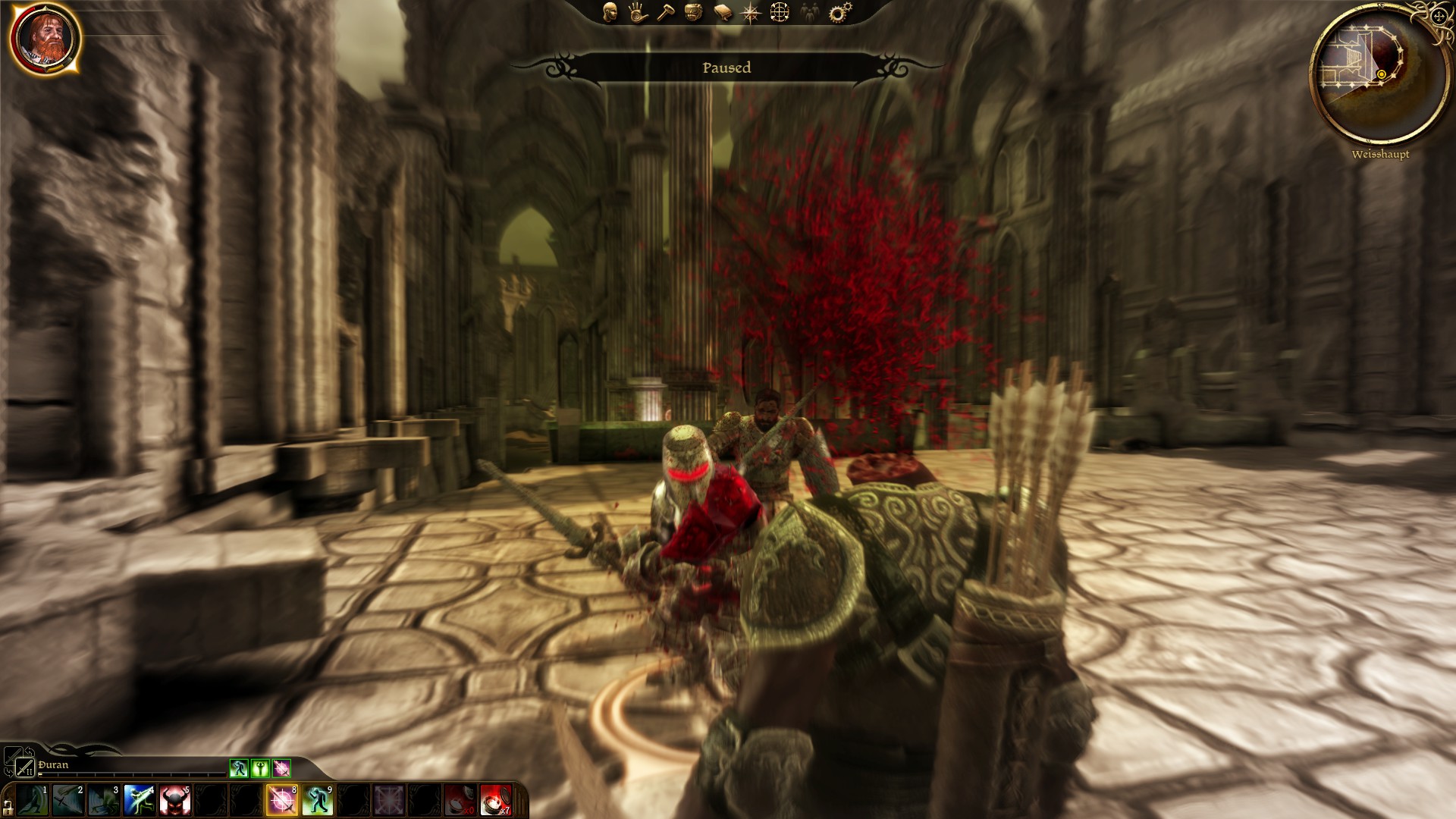
Task: Use the ability in quickbar slot 1
Action: click(32, 801)
